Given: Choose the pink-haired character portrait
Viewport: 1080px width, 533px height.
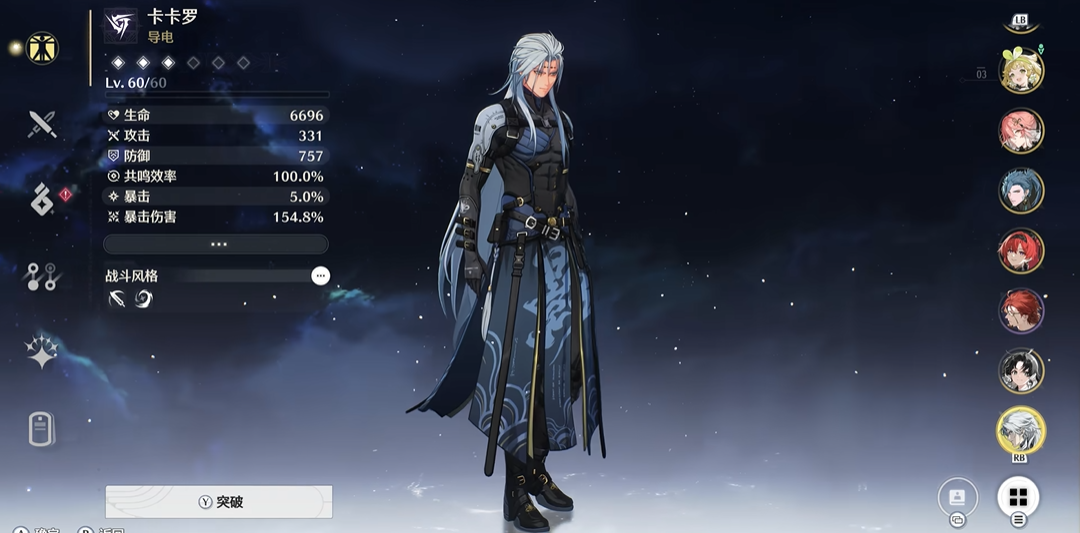Looking at the screenshot, I should (x=1021, y=131).
